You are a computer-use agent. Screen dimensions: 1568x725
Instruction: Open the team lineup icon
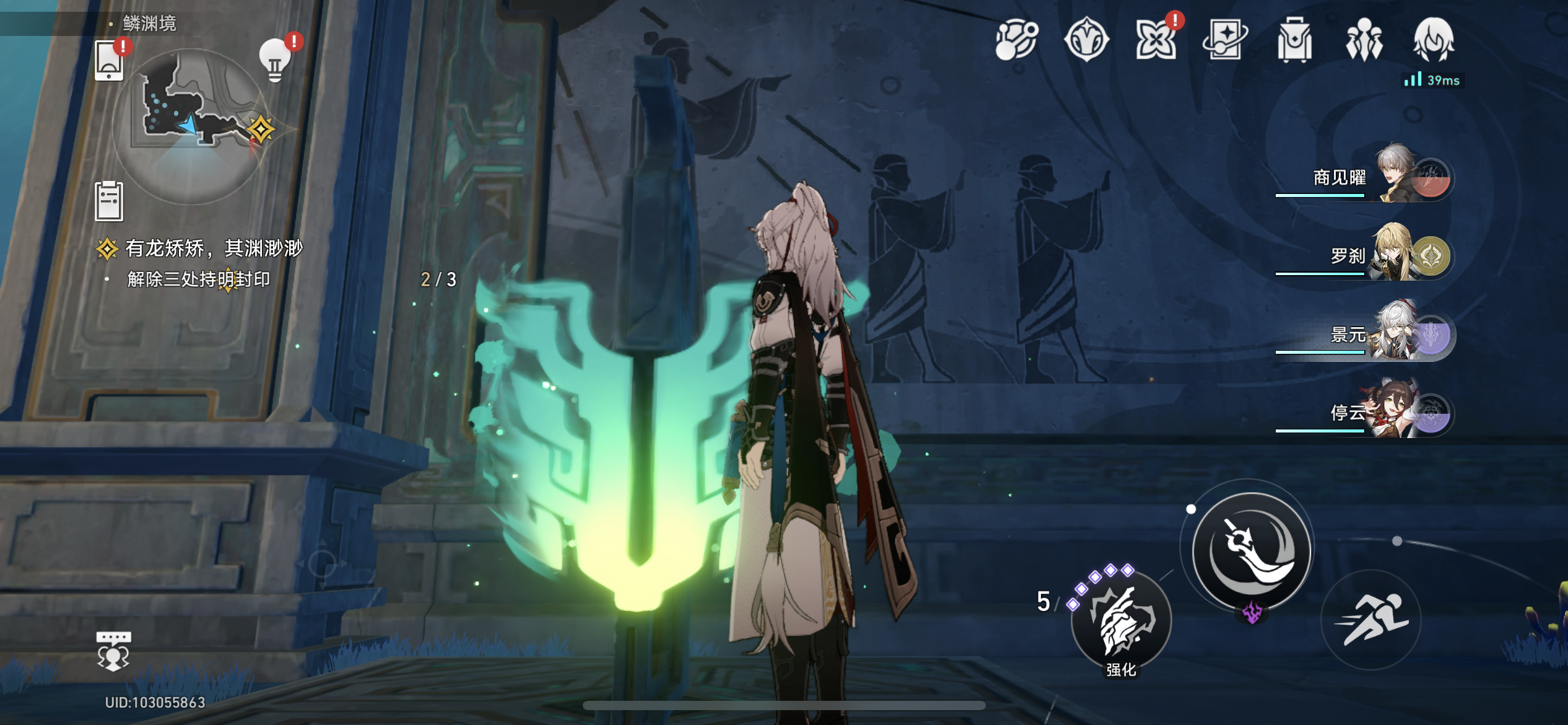click(x=1364, y=40)
